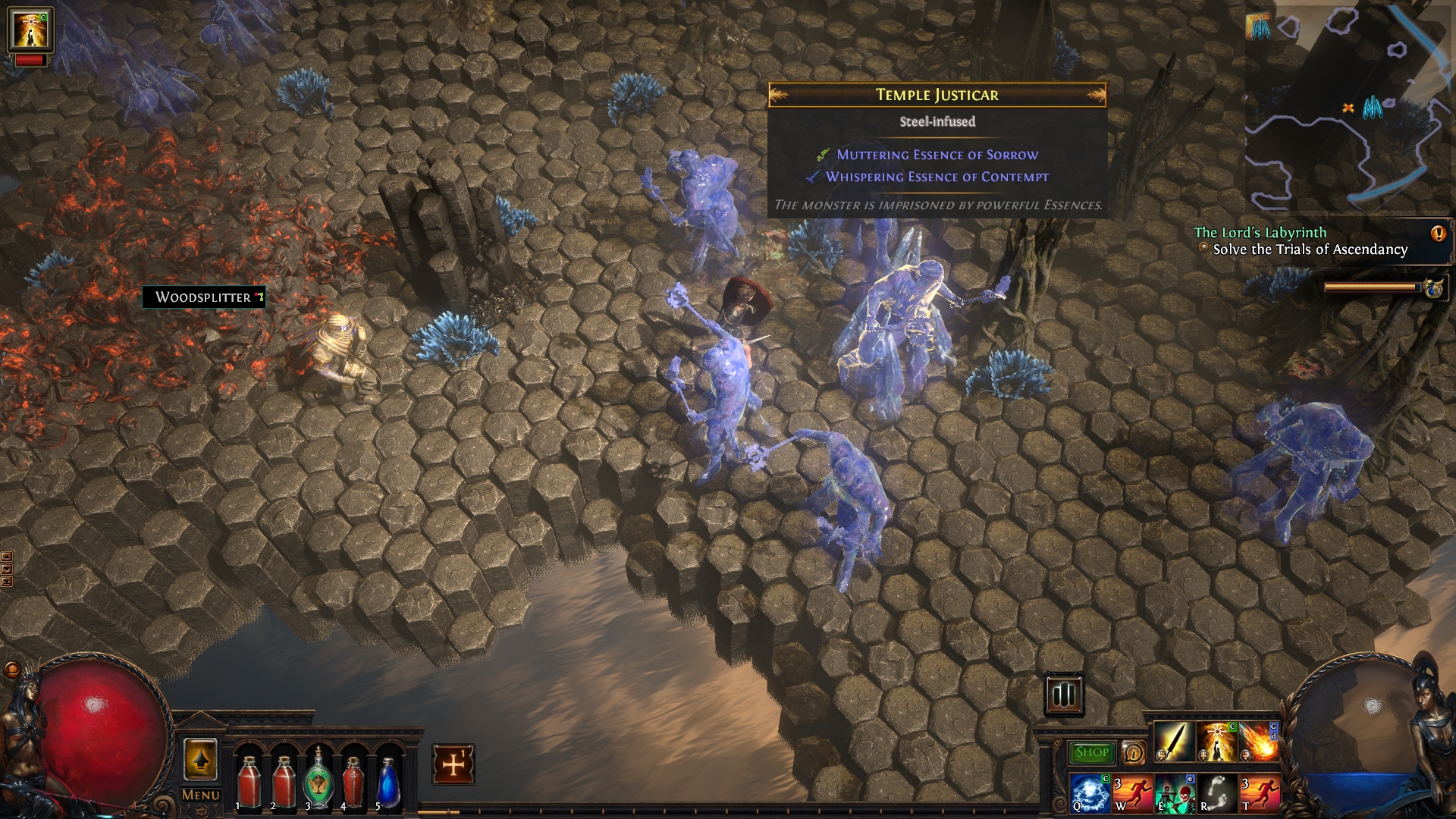Activate the fireball skill icon
The height and width of the screenshot is (819, 1456).
click(1258, 741)
